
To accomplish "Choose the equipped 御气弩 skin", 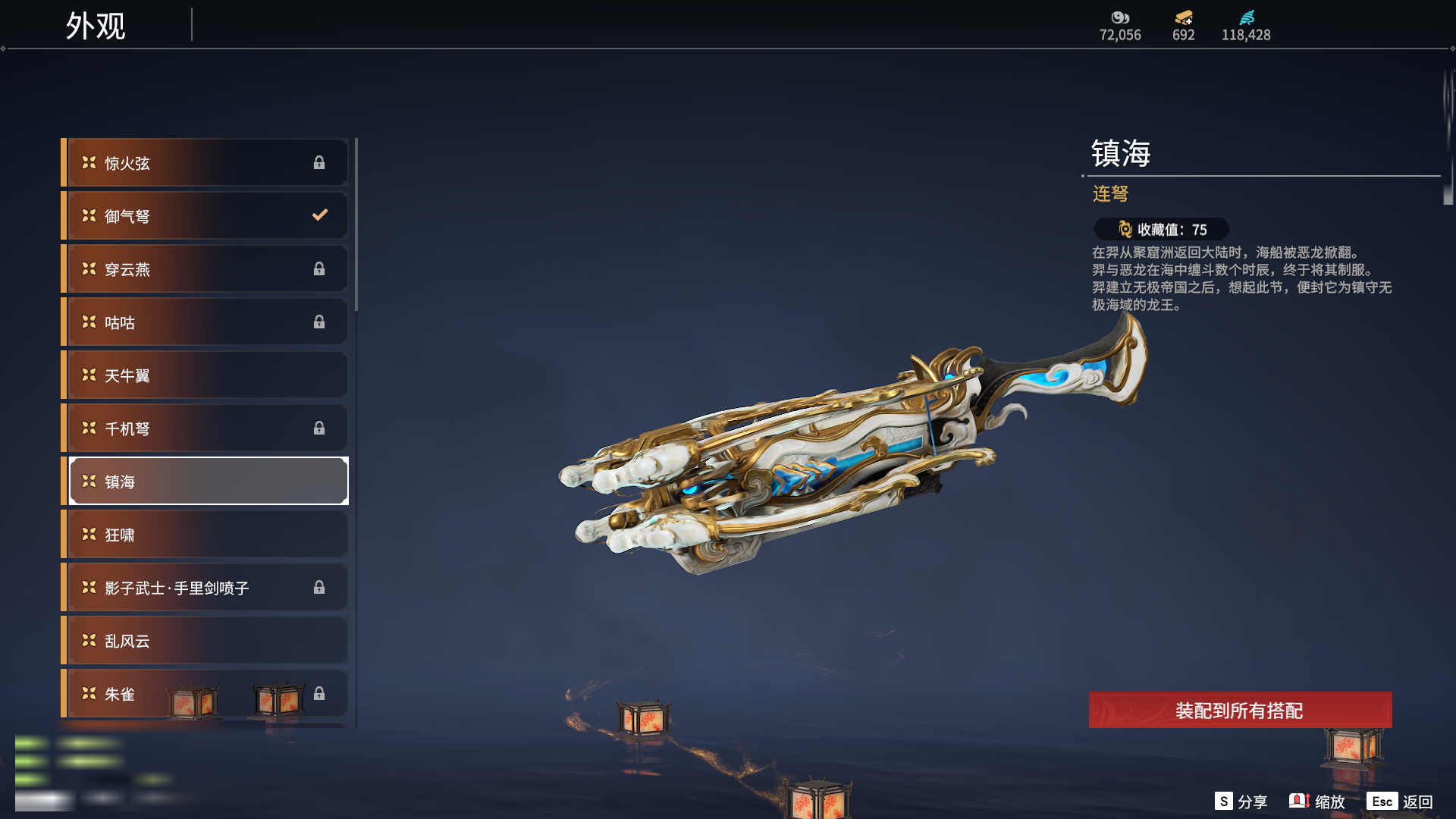I will pyautogui.click(x=205, y=216).
